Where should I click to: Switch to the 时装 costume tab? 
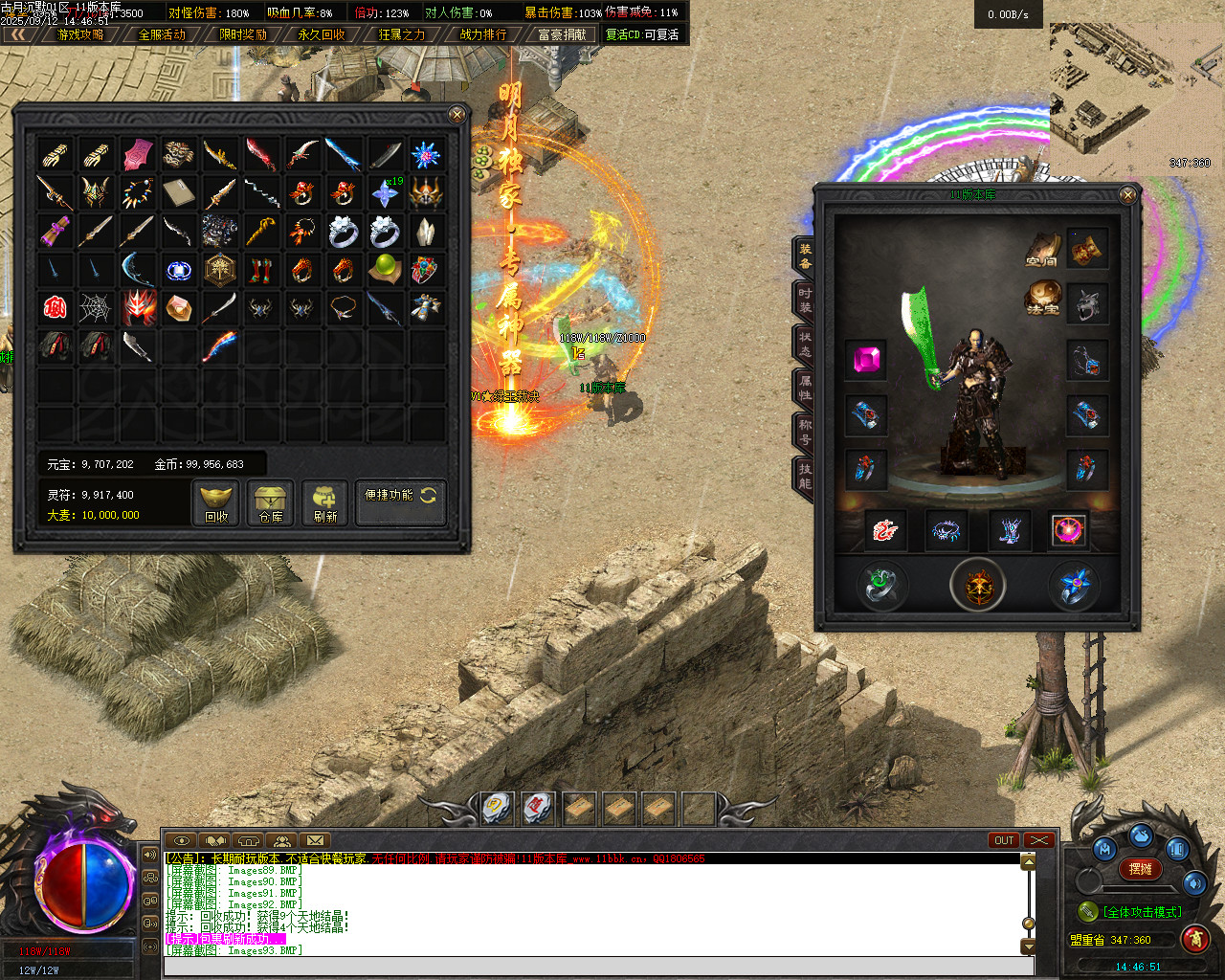(805, 301)
